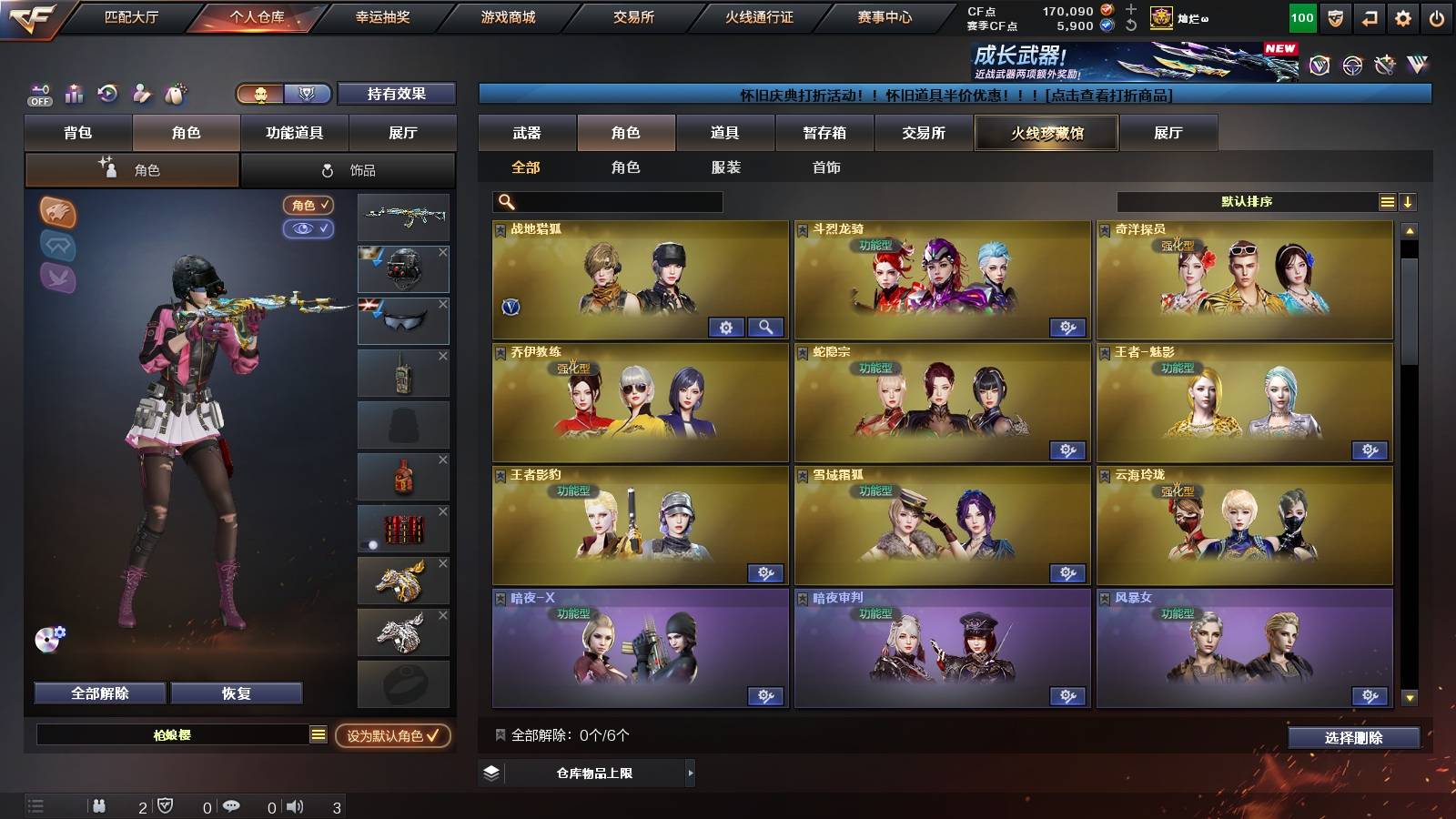
Task: Click the 选择删除 button at bottom right
Action: 1353,738
